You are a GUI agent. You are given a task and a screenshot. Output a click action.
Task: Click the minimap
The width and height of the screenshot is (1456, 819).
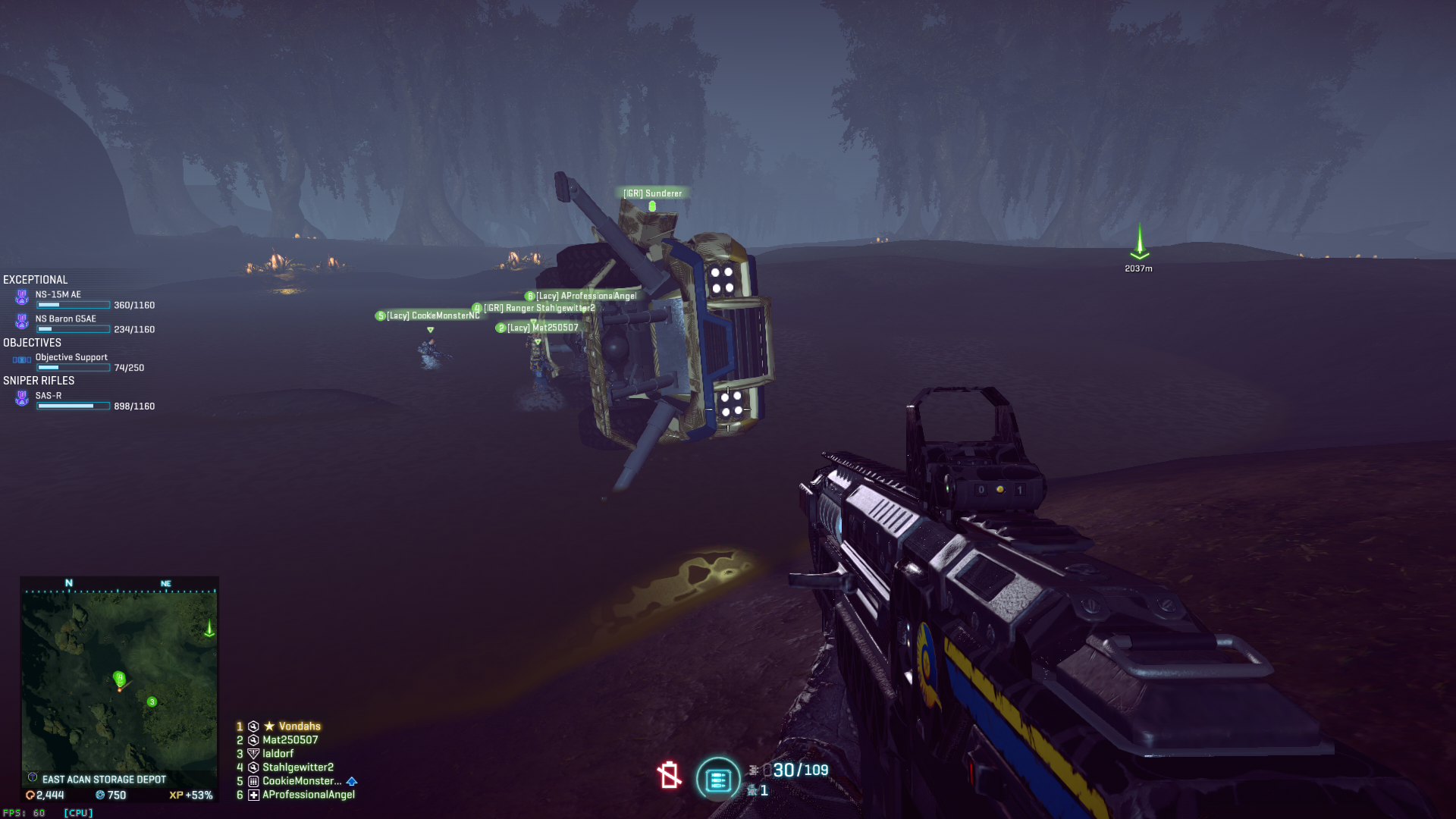(119, 680)
